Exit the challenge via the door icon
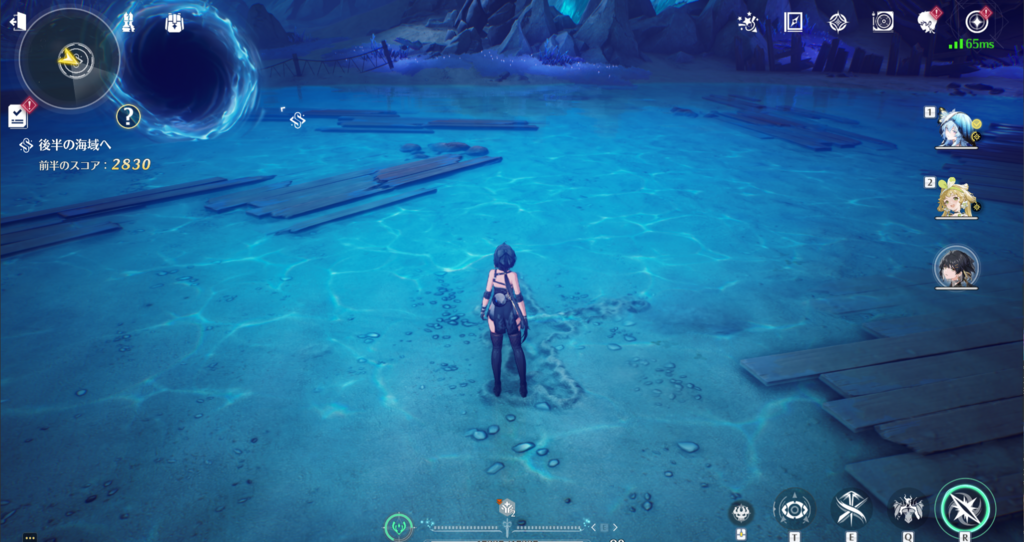The image size is (1024, 542). click(17, 22)
